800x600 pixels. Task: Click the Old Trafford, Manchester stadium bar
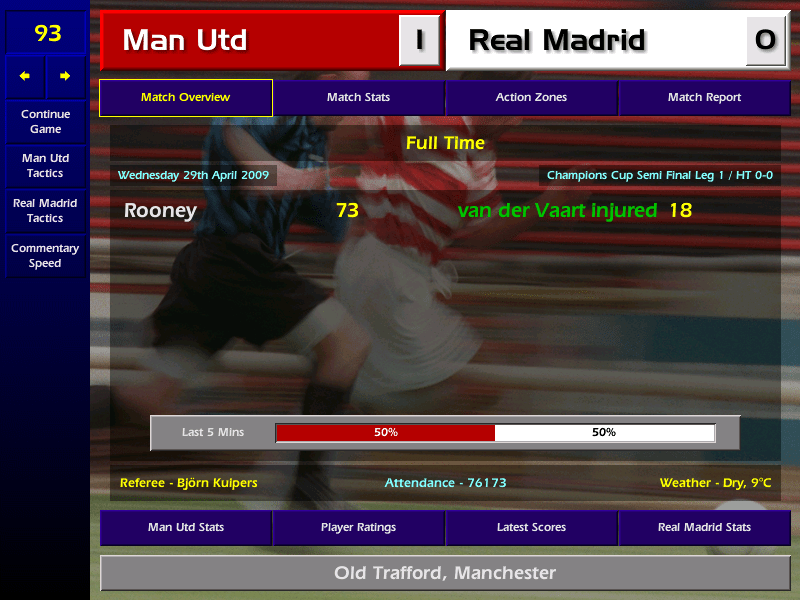point(444,573)
